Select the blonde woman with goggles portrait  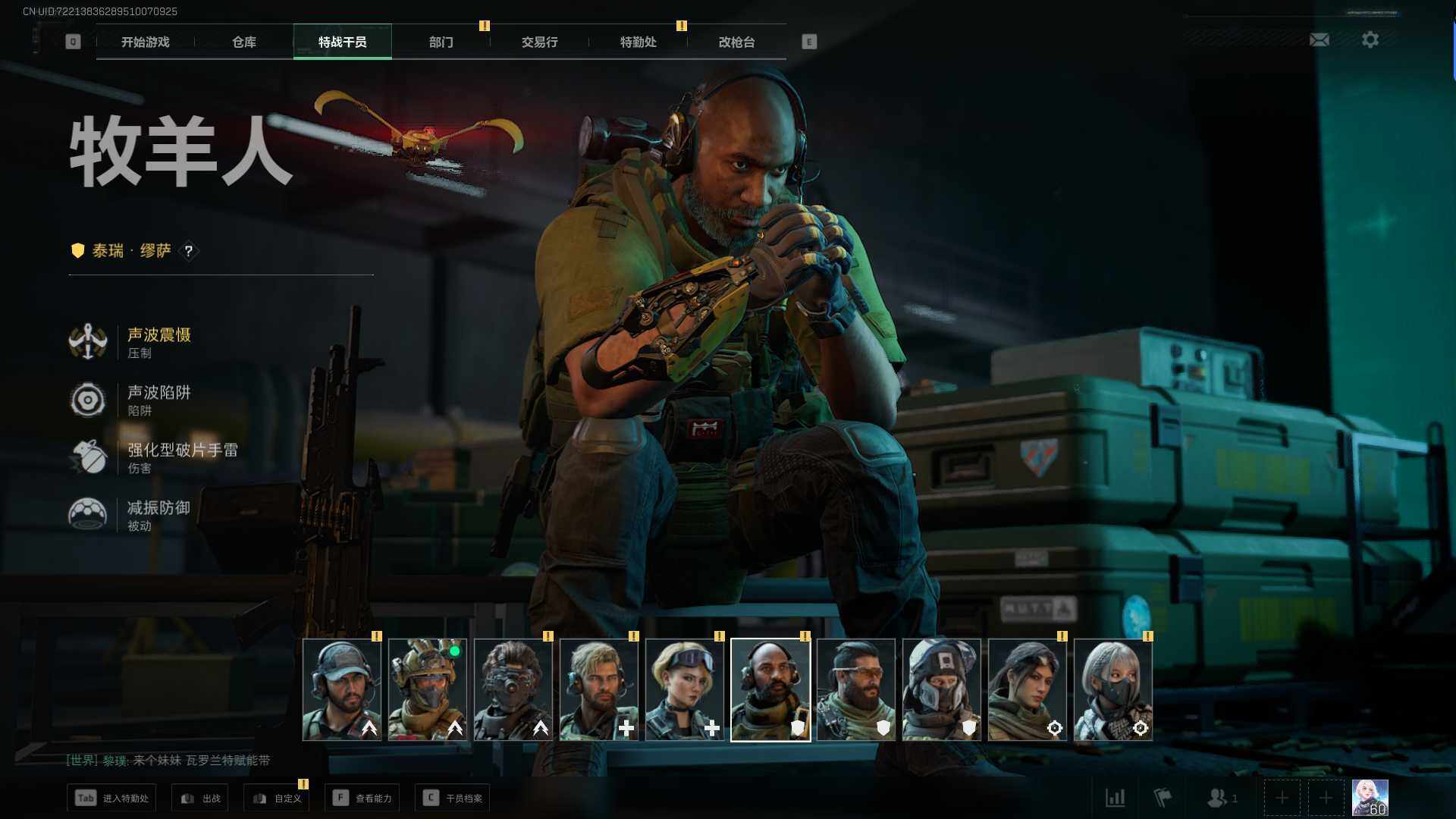click(684, 689)
